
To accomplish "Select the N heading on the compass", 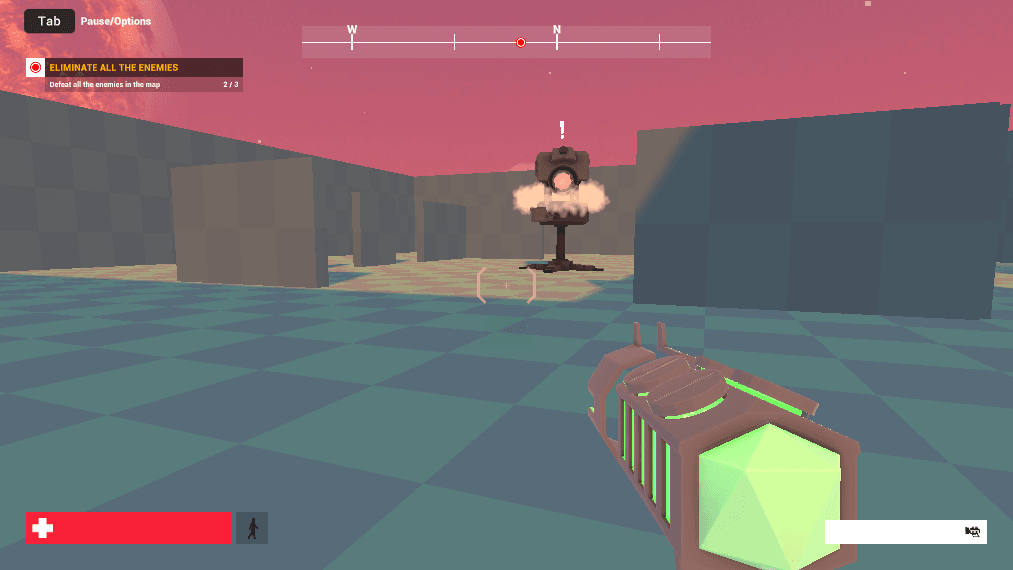I will [x=557, y=30].
